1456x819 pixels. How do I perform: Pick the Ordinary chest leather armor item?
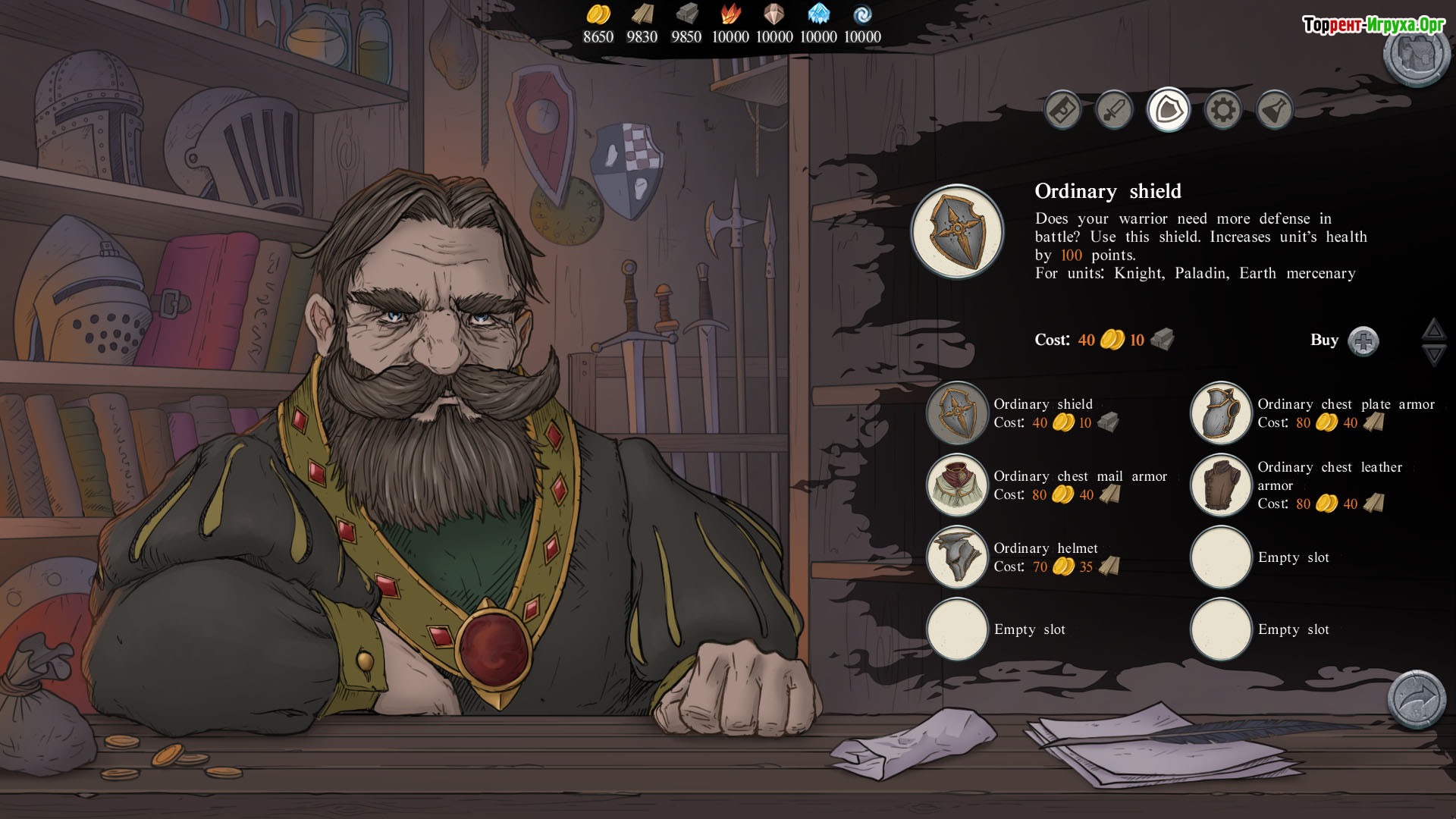[x=1221, y=485]
